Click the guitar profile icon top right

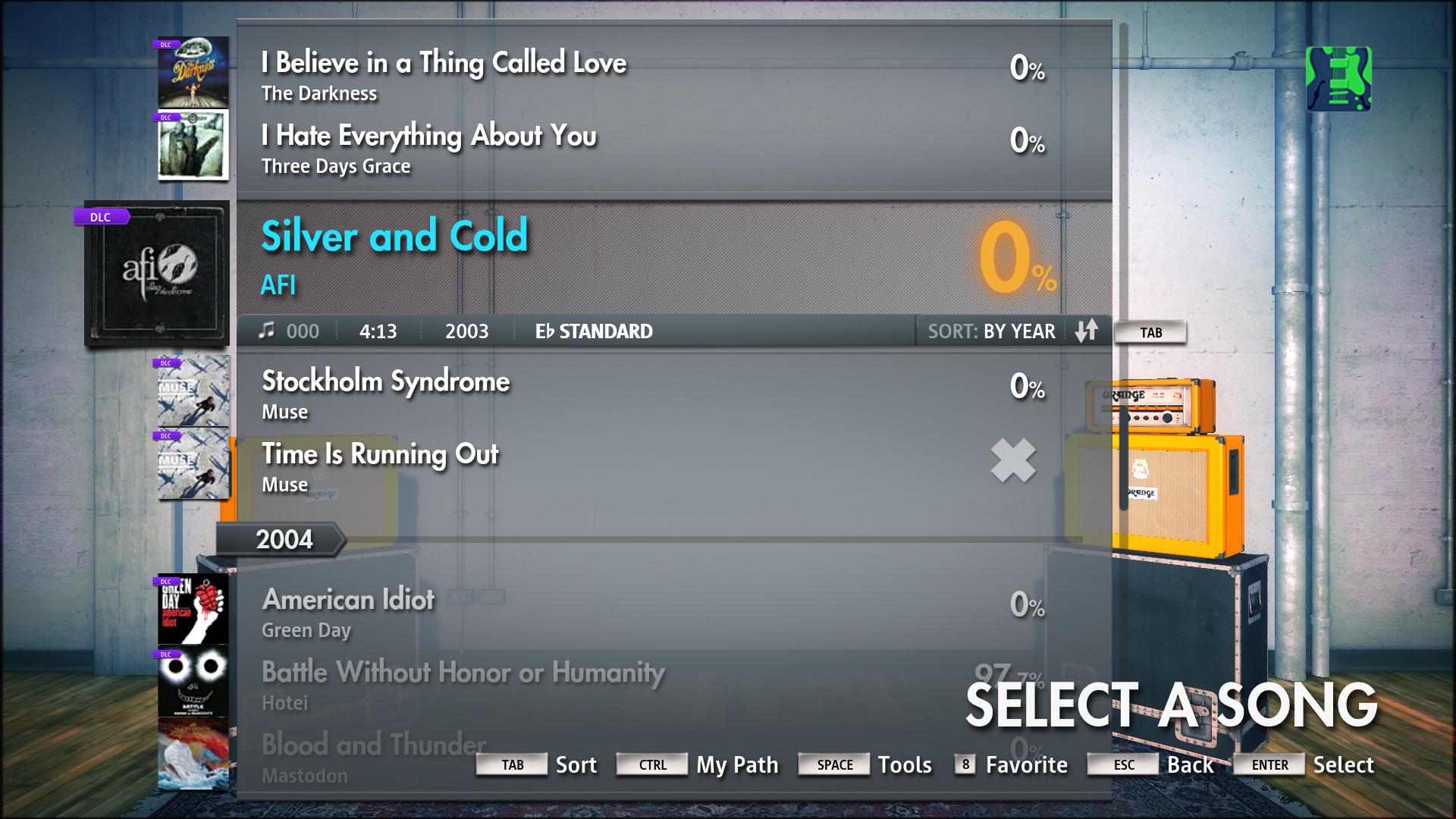[x=1339, y=78]
